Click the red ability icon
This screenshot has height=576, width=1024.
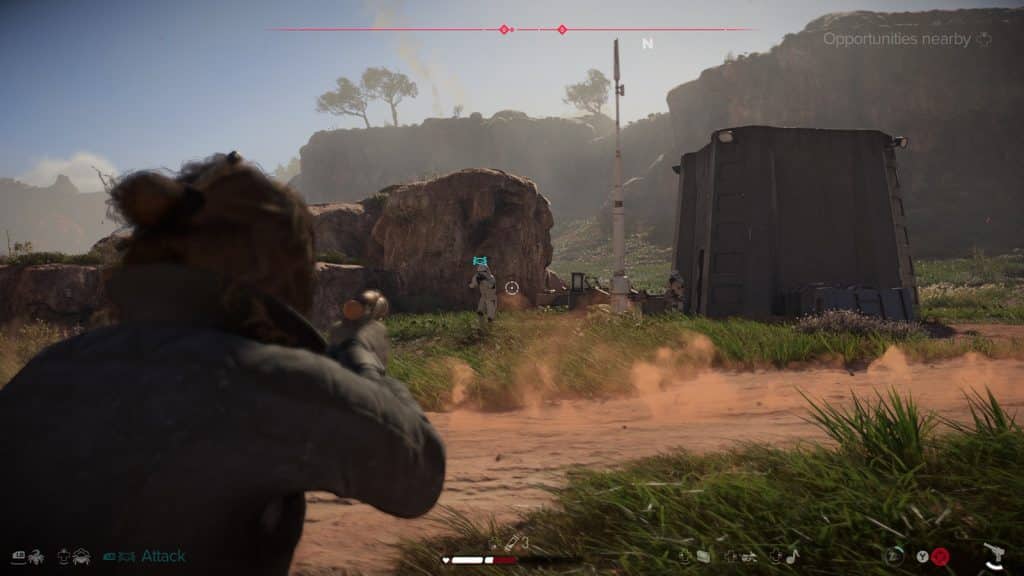point(940,557)
